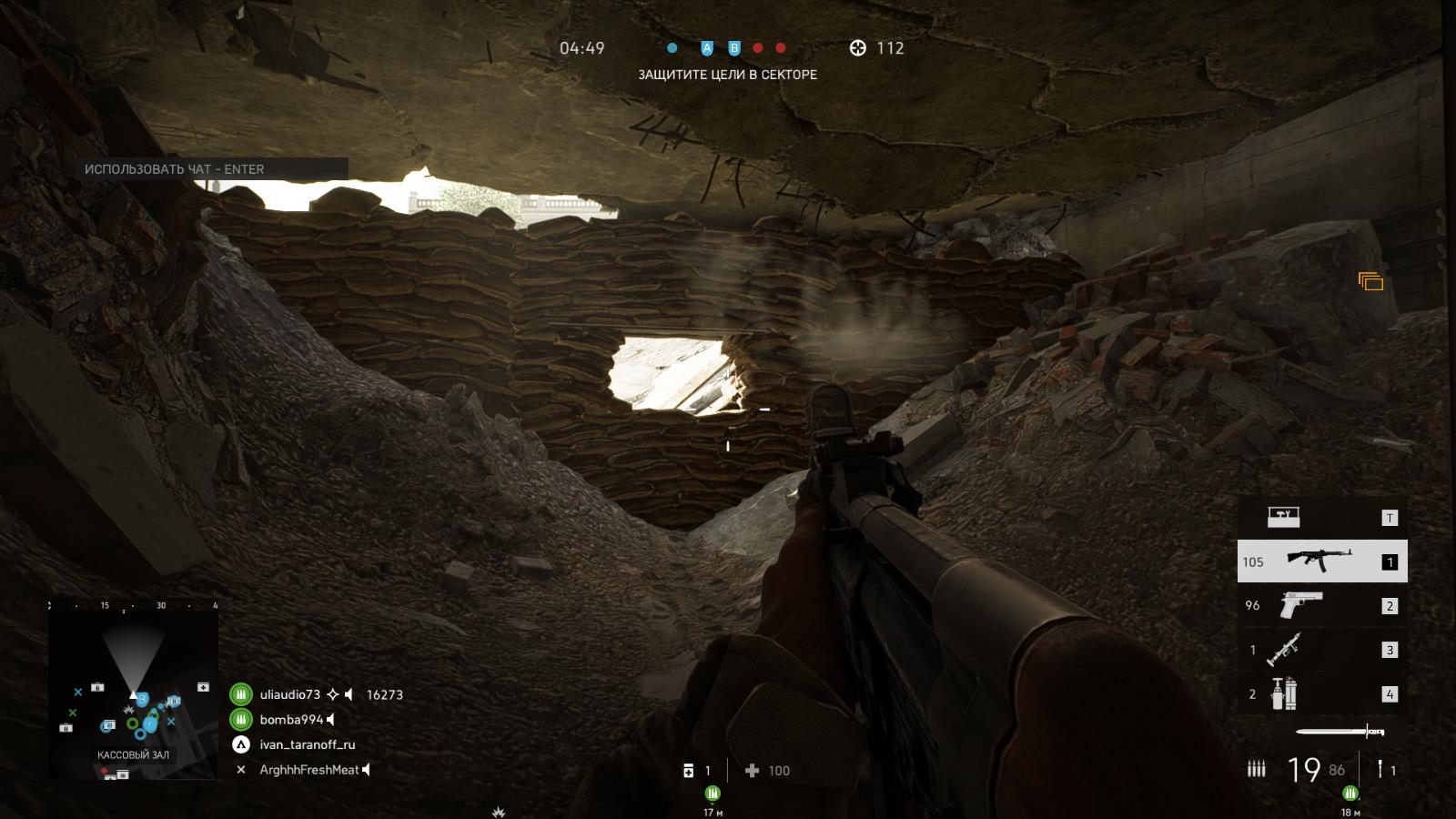Select squad member ivan_taranoff_ru
The width and height of the screenshot is (1456, 819).
(x=308, y=744)
